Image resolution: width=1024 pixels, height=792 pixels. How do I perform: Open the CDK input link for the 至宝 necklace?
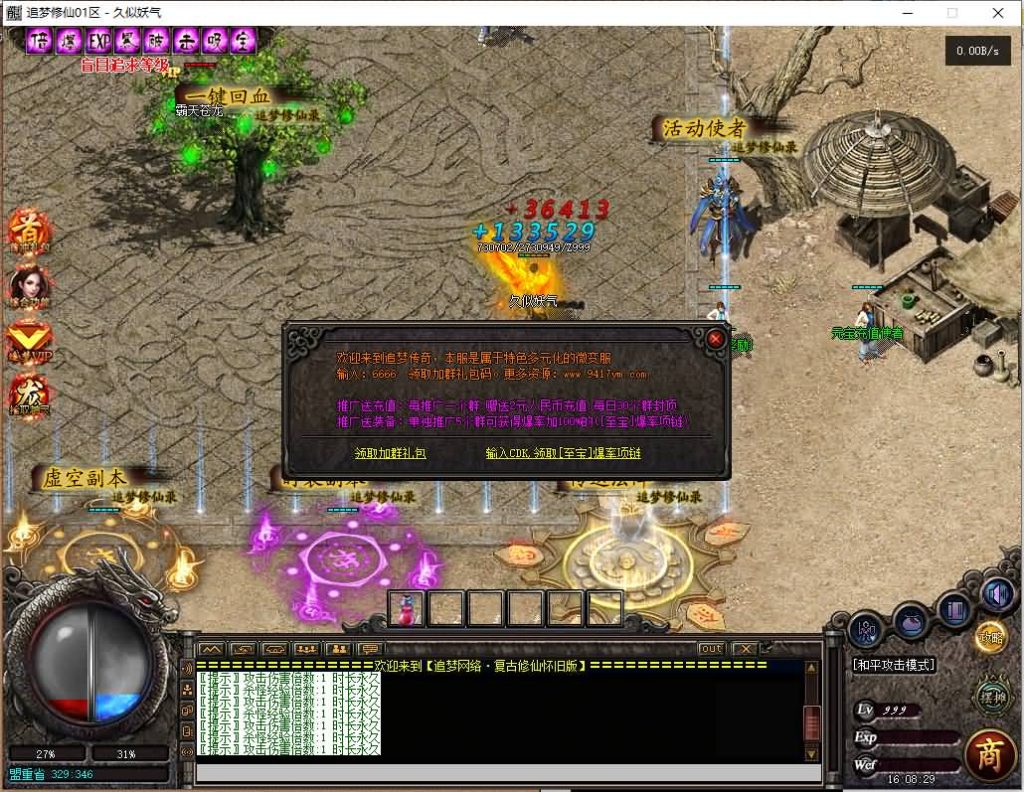pos(562,453)
